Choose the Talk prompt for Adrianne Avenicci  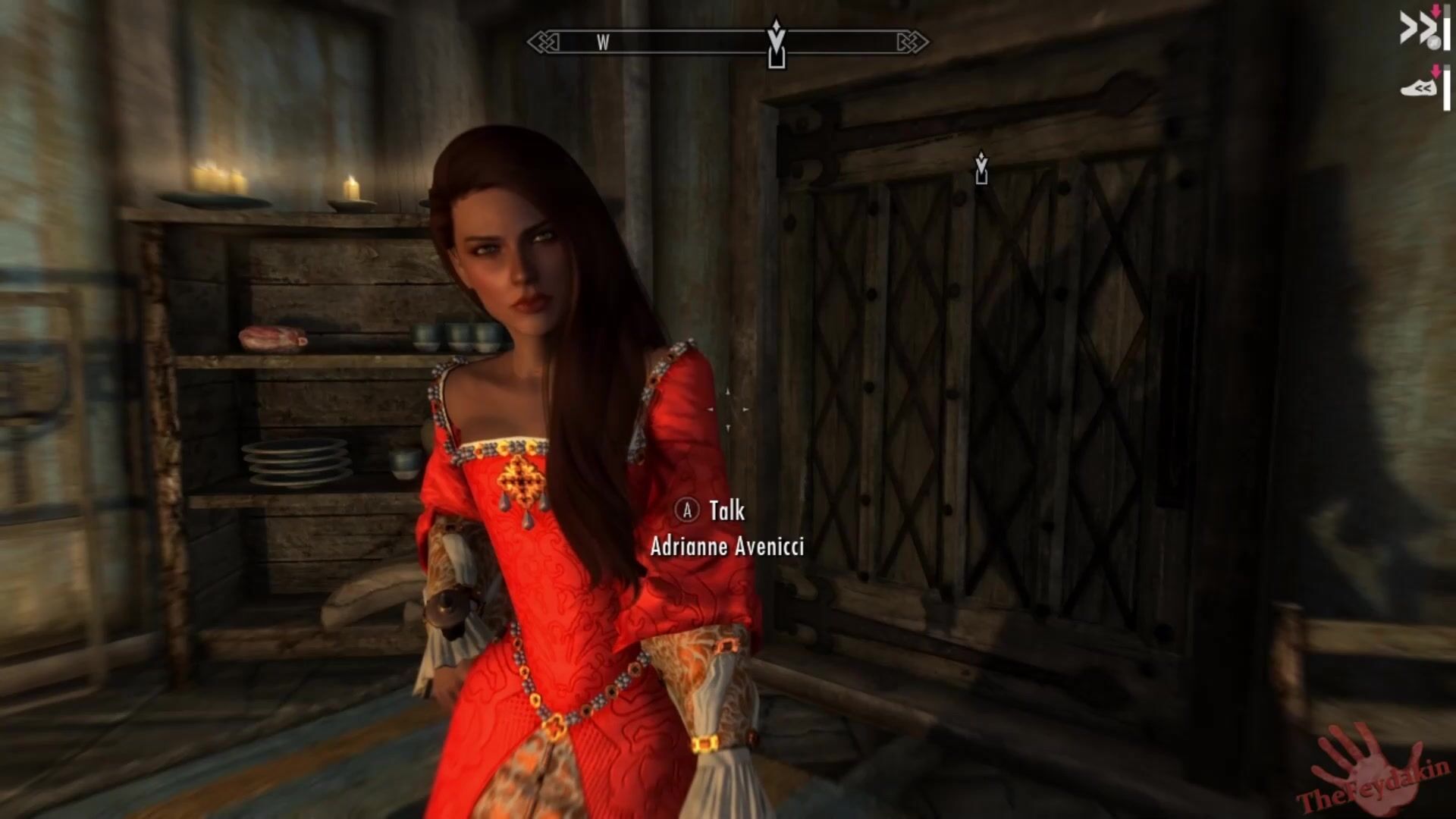(726, 511)
